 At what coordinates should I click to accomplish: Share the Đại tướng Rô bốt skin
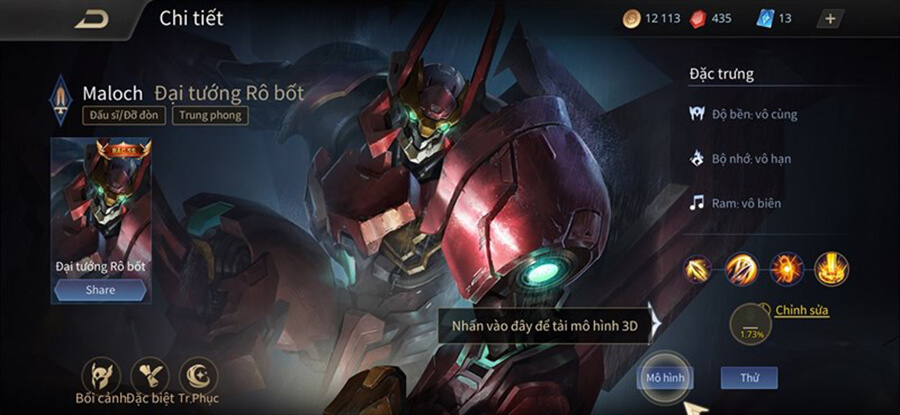[x=100, y=290]
